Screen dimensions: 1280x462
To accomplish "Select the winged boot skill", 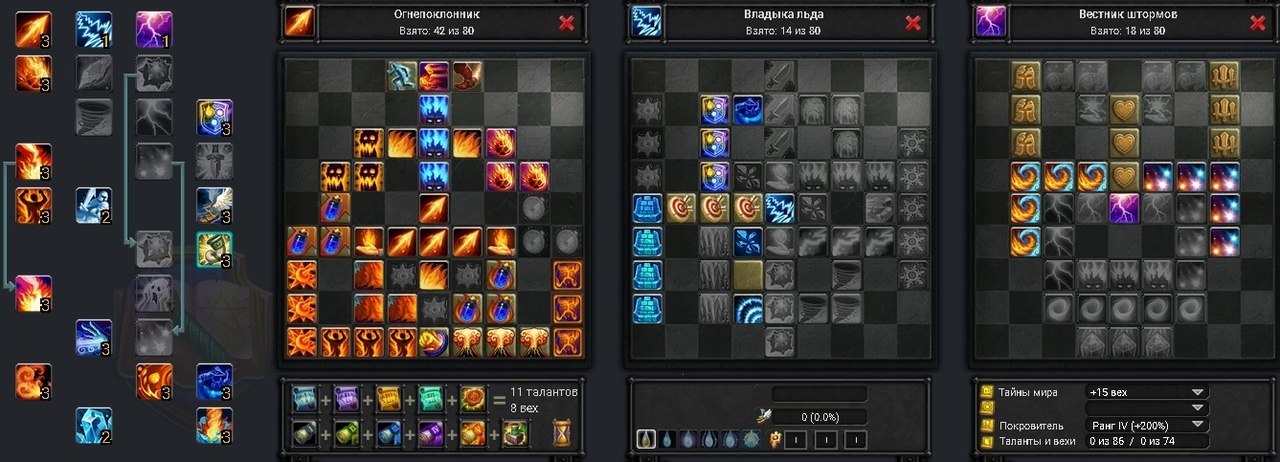I will pyautogui.click(x=214, y=205).
